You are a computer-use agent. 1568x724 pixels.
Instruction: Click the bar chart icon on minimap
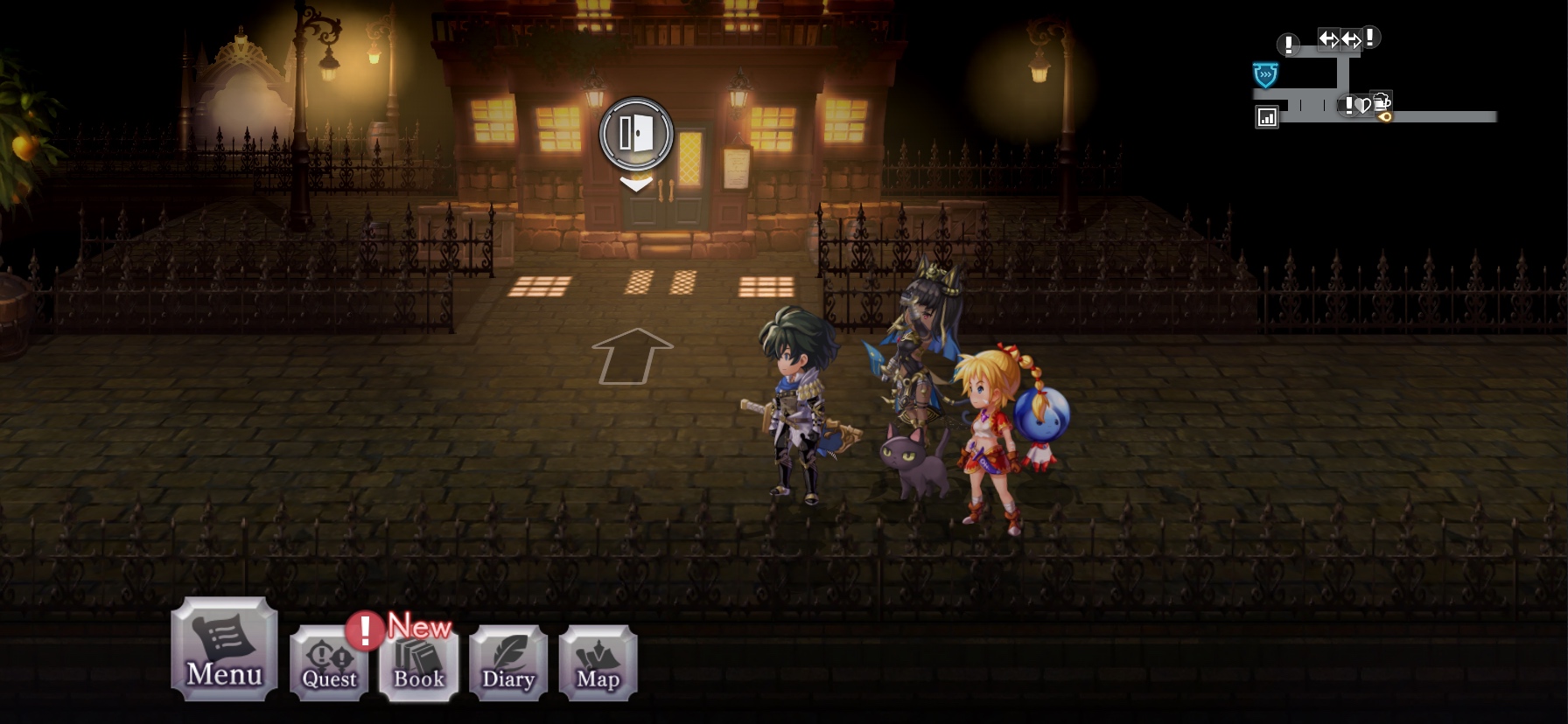point(1267,117)
